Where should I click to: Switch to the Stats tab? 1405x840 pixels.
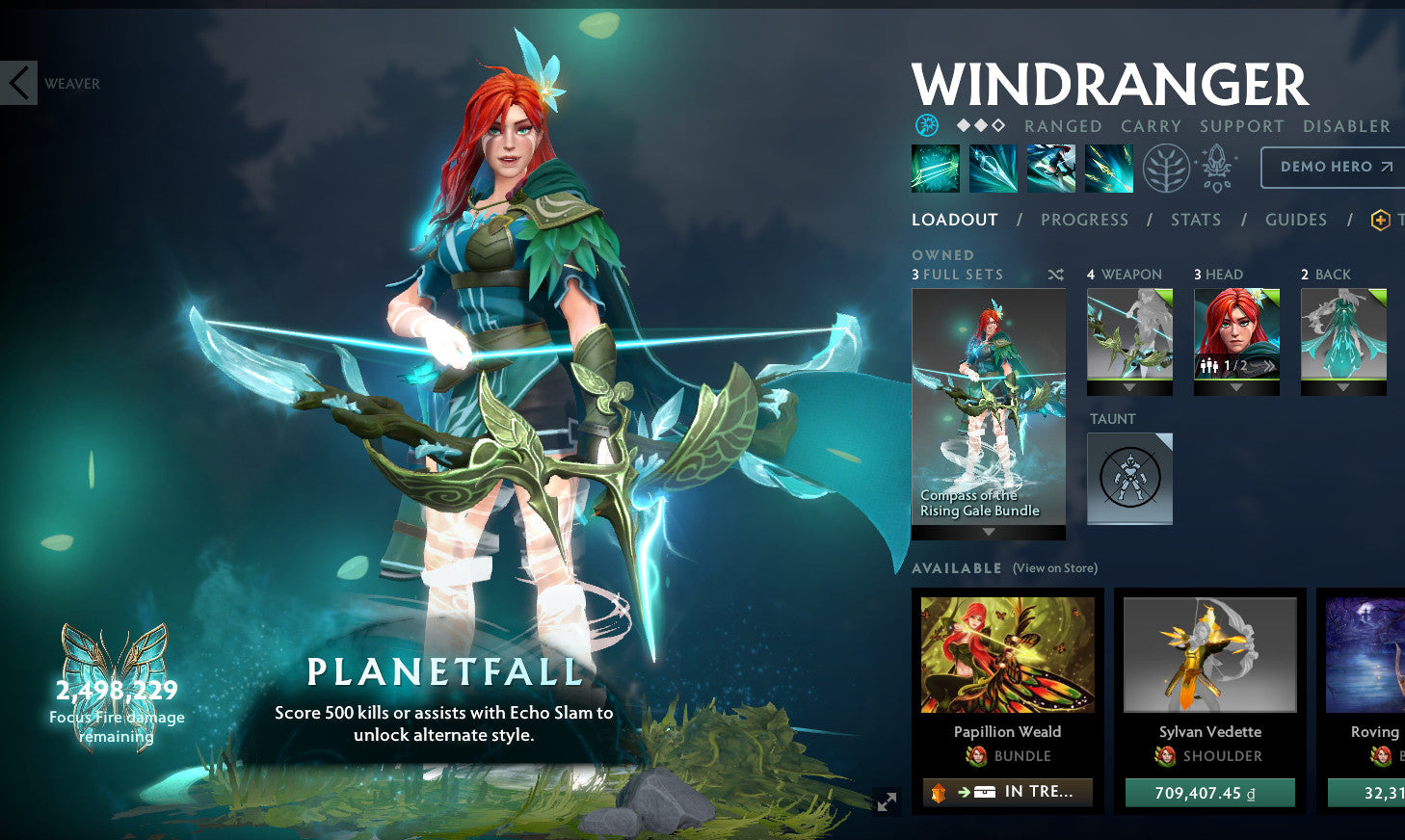click(x=1196, y=220)
